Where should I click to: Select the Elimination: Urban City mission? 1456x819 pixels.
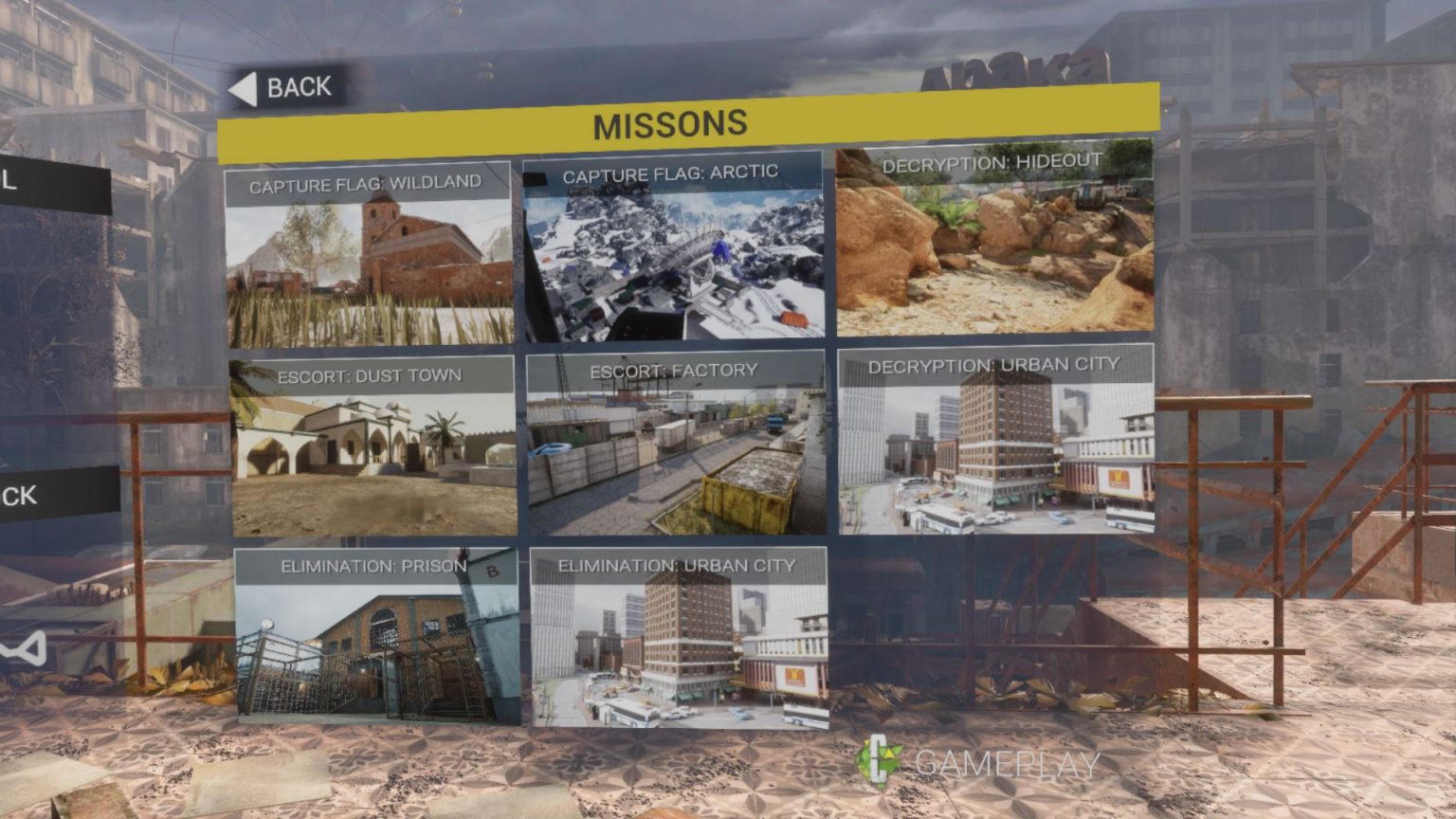[x=678, y=637]
